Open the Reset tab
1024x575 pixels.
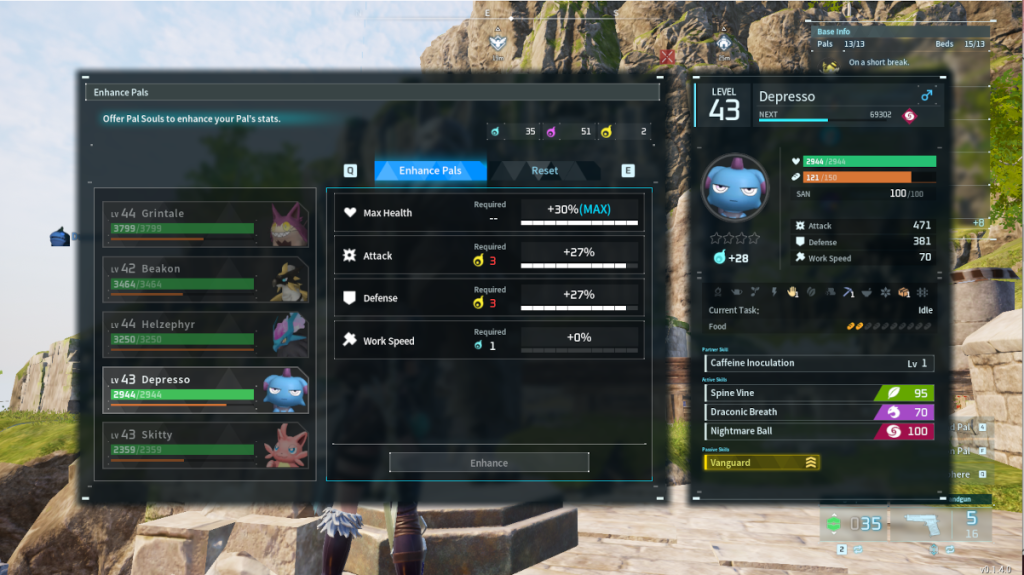(545, 171)
